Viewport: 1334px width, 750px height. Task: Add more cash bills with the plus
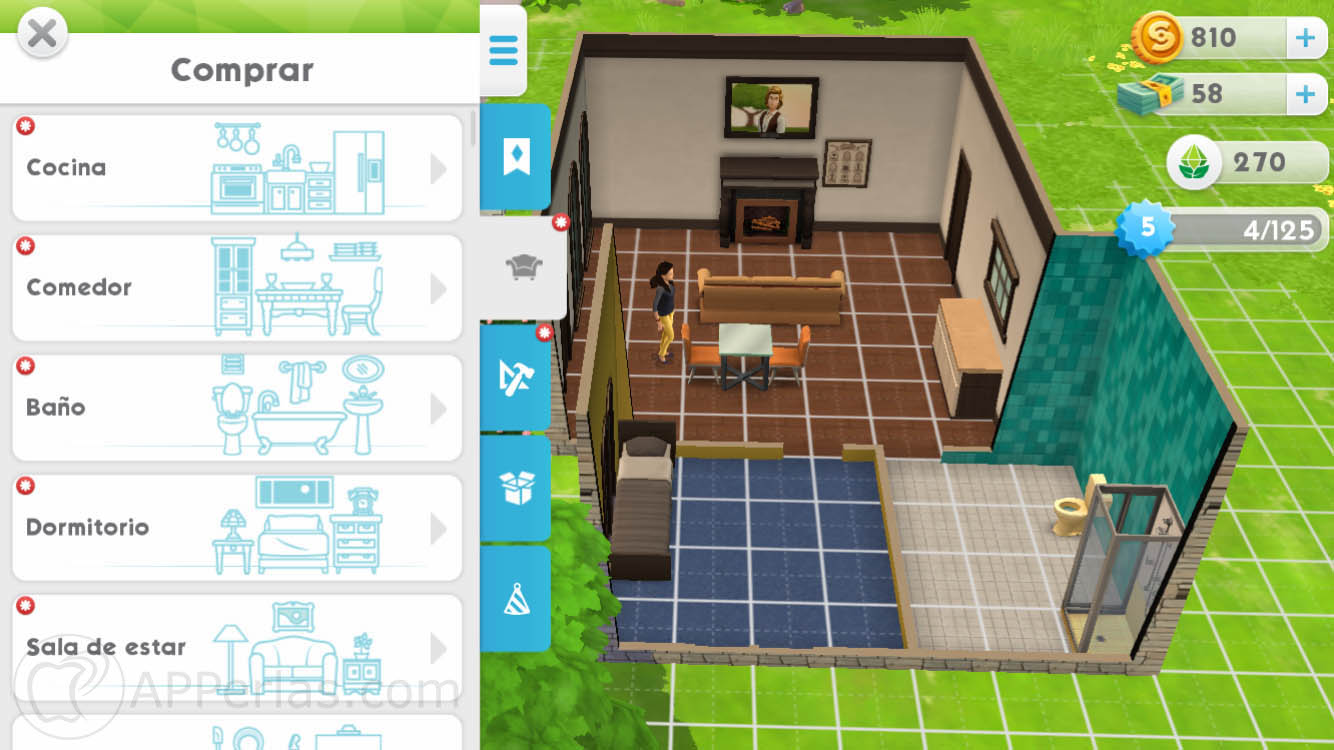[1305, 94]
